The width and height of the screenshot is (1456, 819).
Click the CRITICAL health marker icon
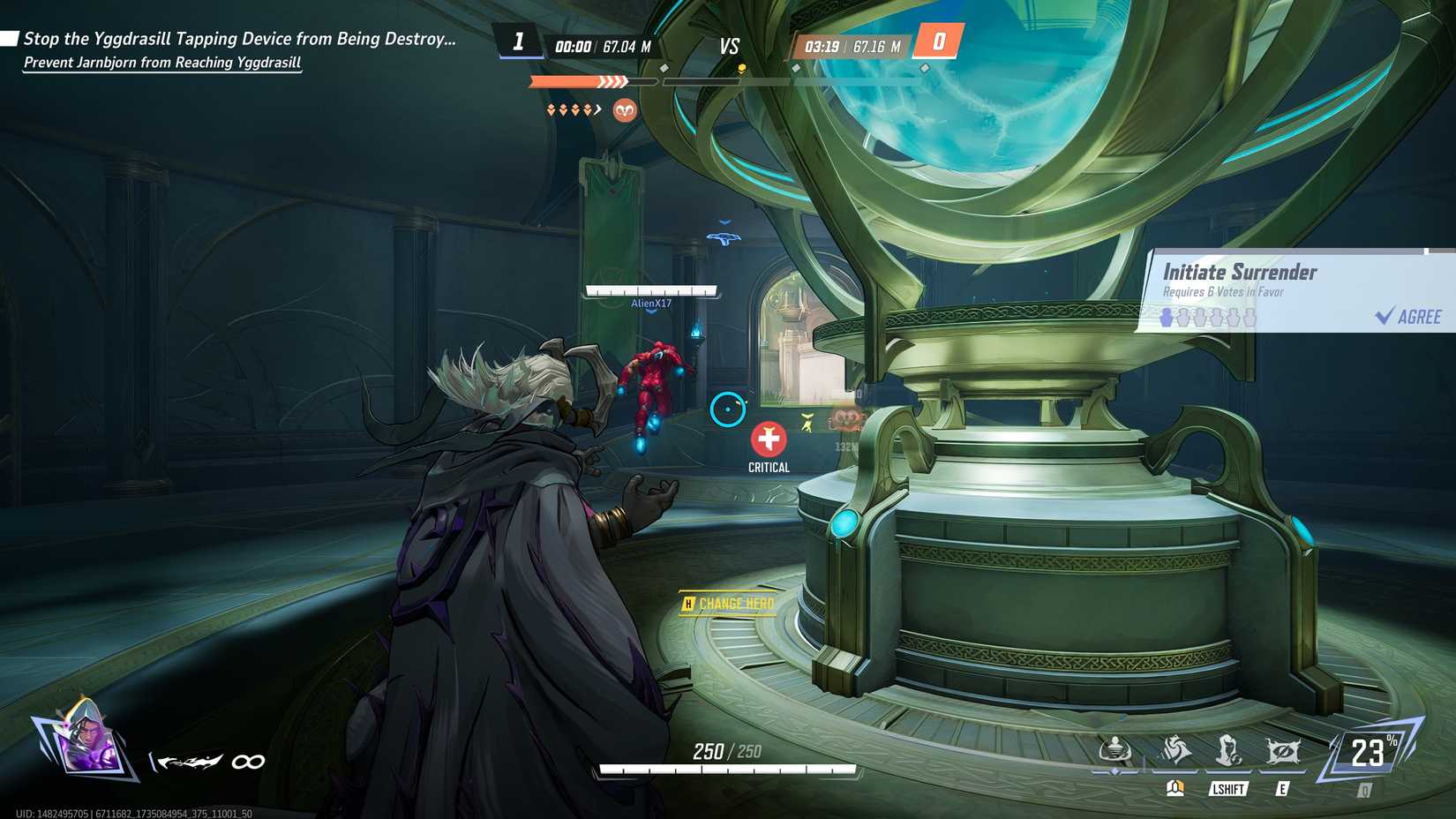tap(769, 439)
